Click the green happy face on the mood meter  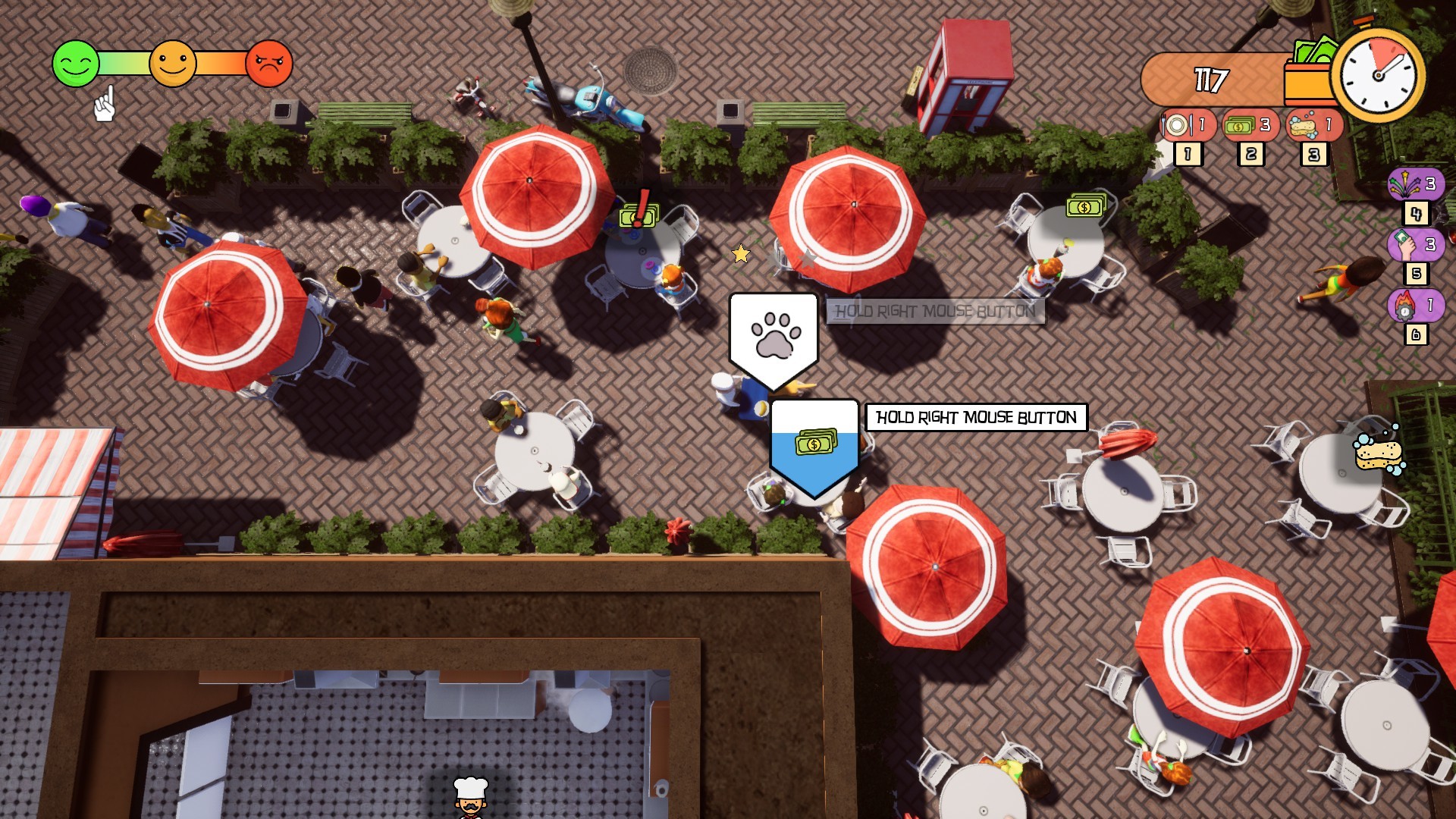pyautogui.click(x=74, y=63)
